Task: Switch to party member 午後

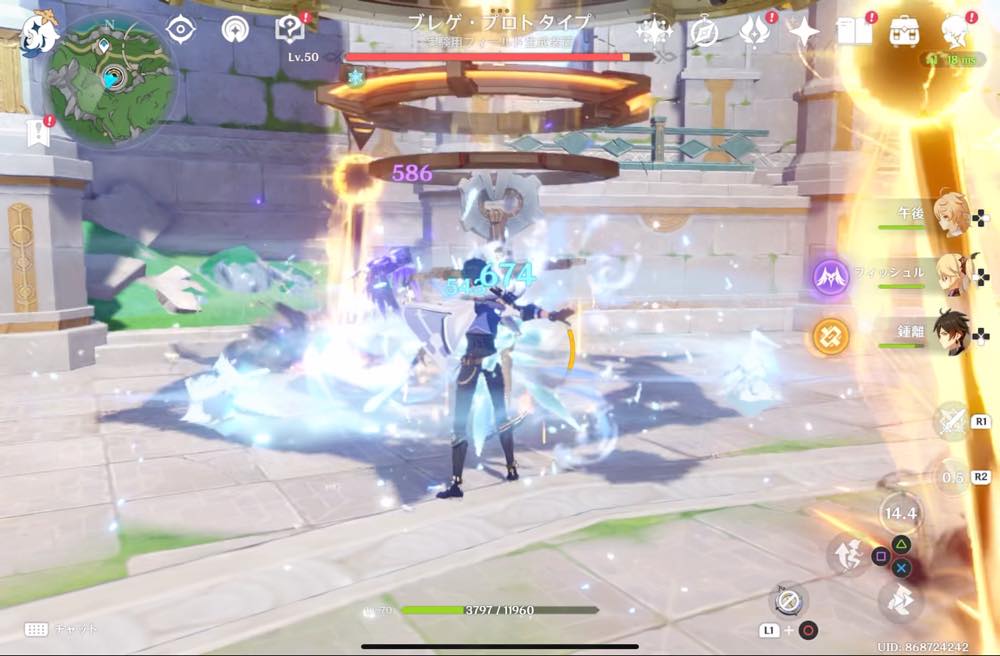Action: pyautogui.click(x=948, y=216)
